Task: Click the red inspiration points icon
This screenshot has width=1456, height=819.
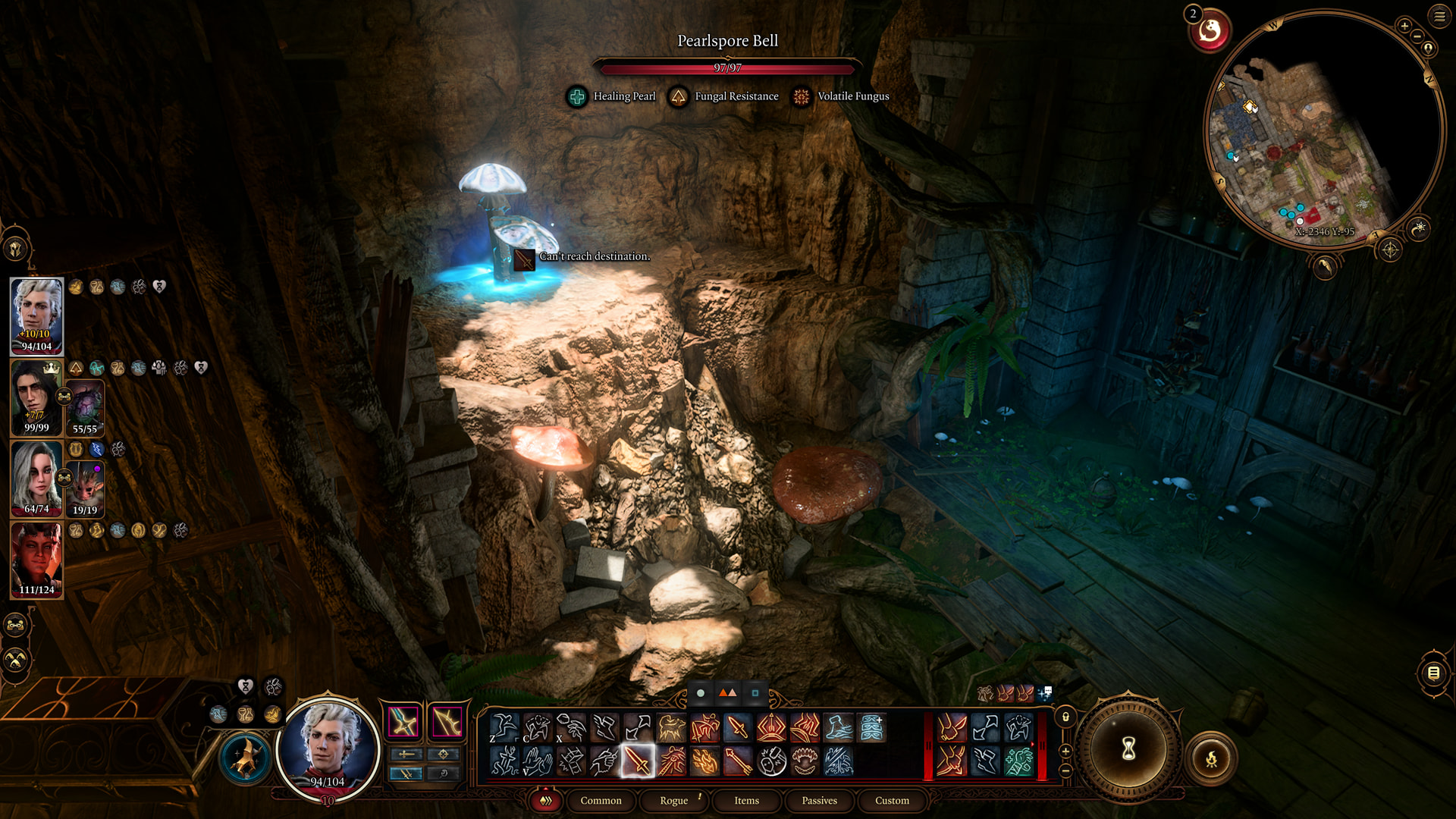Action: 1210,32
